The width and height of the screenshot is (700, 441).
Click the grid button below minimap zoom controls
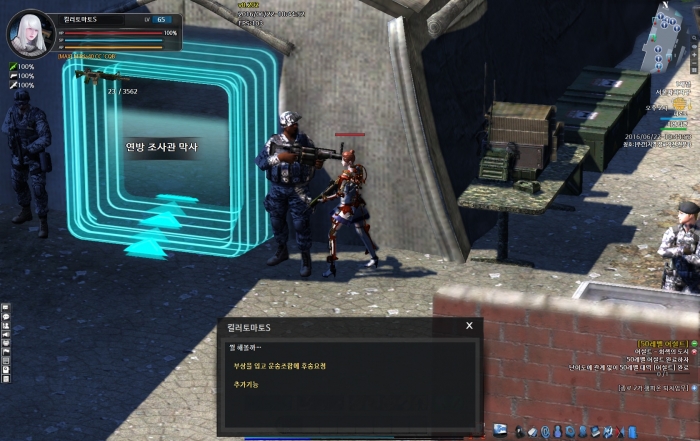(x=694, y=71)
